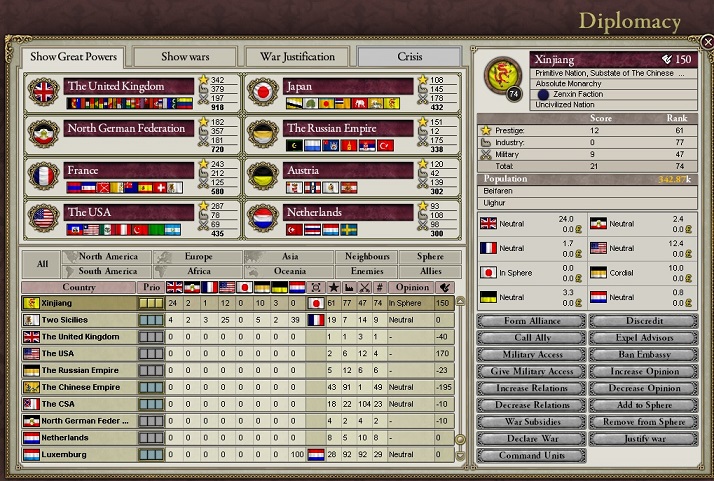Filter countries by Neighbours
Screen dimensions: 714x481
[367, 257]
